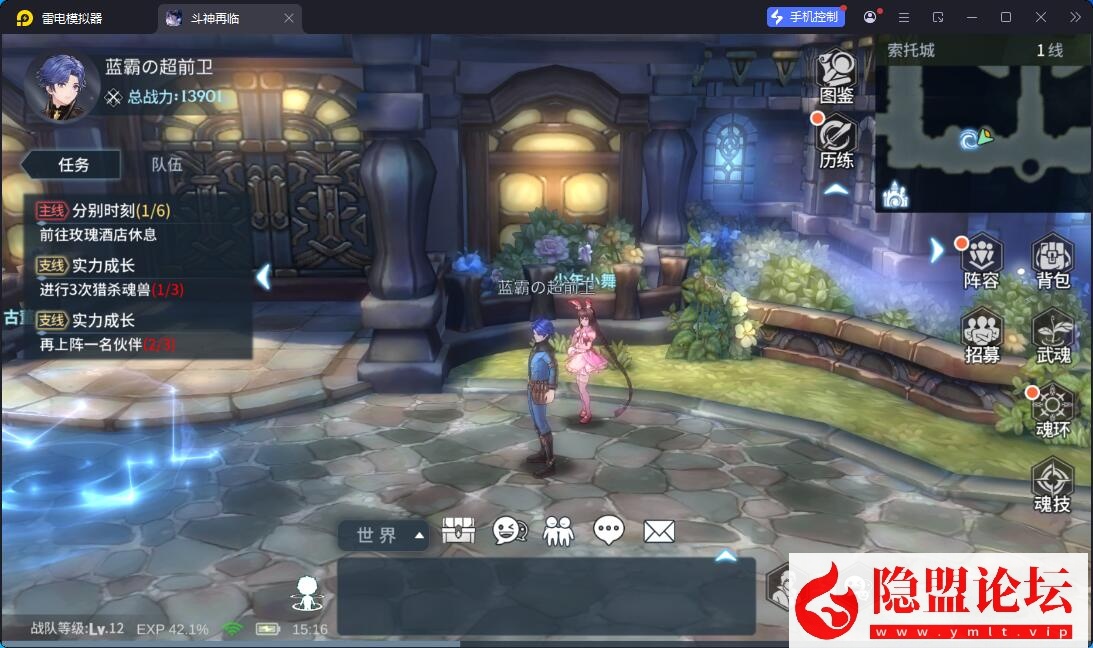Click the player avatar portrait
1093x648 pixels.
62,86
